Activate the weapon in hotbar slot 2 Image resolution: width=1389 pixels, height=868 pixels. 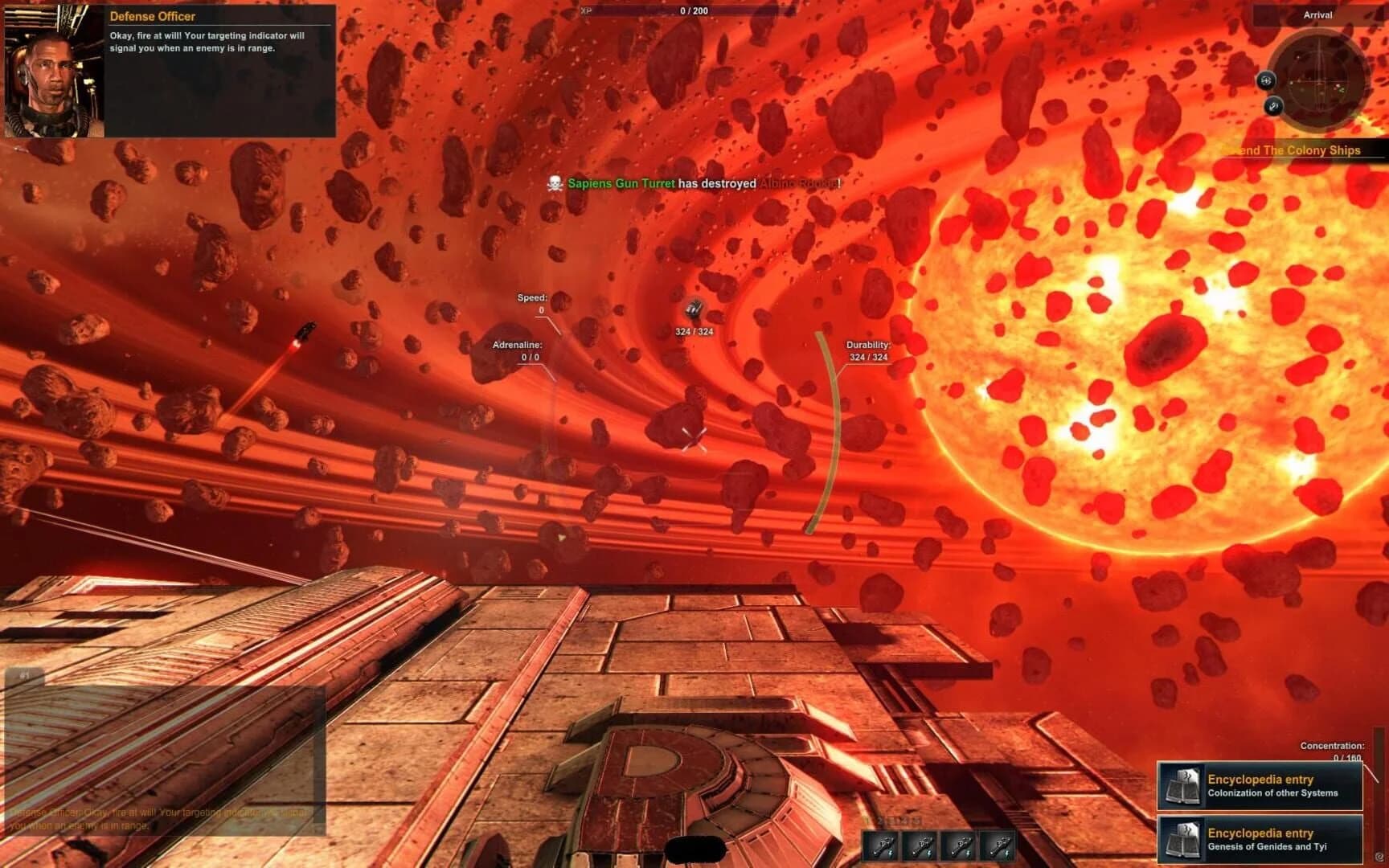coord(919,845)
